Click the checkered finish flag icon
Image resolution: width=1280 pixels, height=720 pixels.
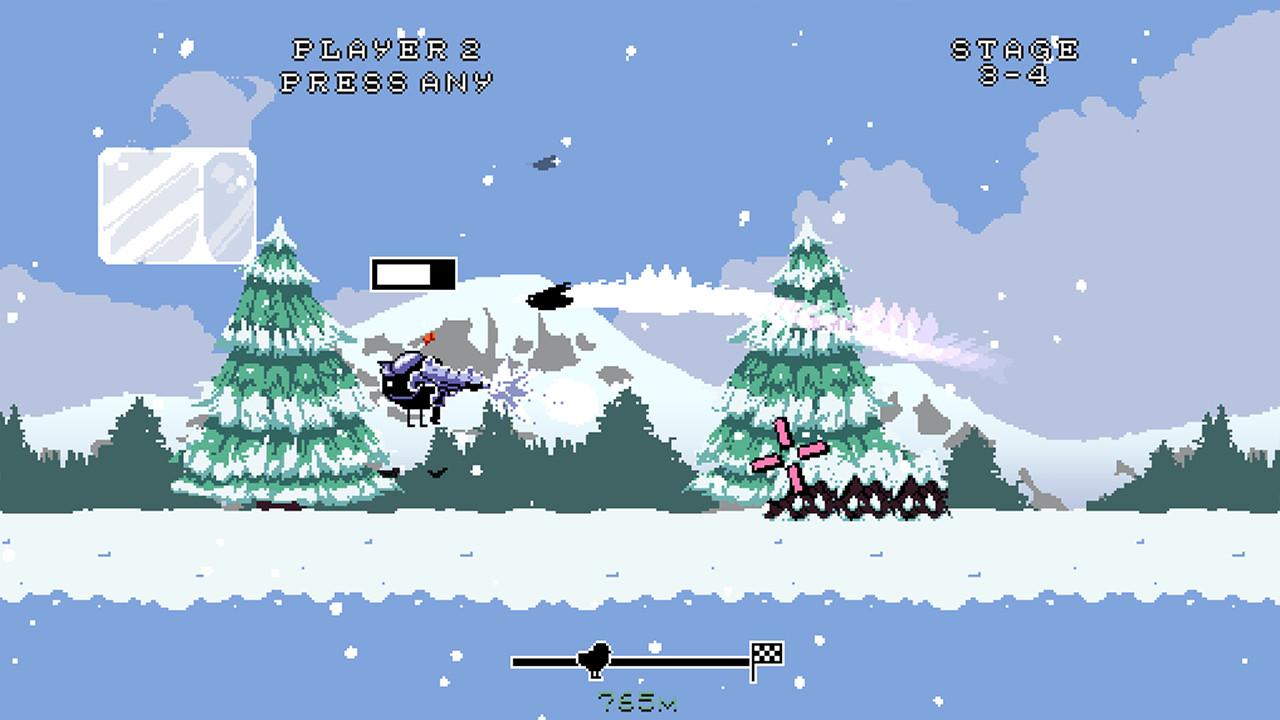pos(766,651)
